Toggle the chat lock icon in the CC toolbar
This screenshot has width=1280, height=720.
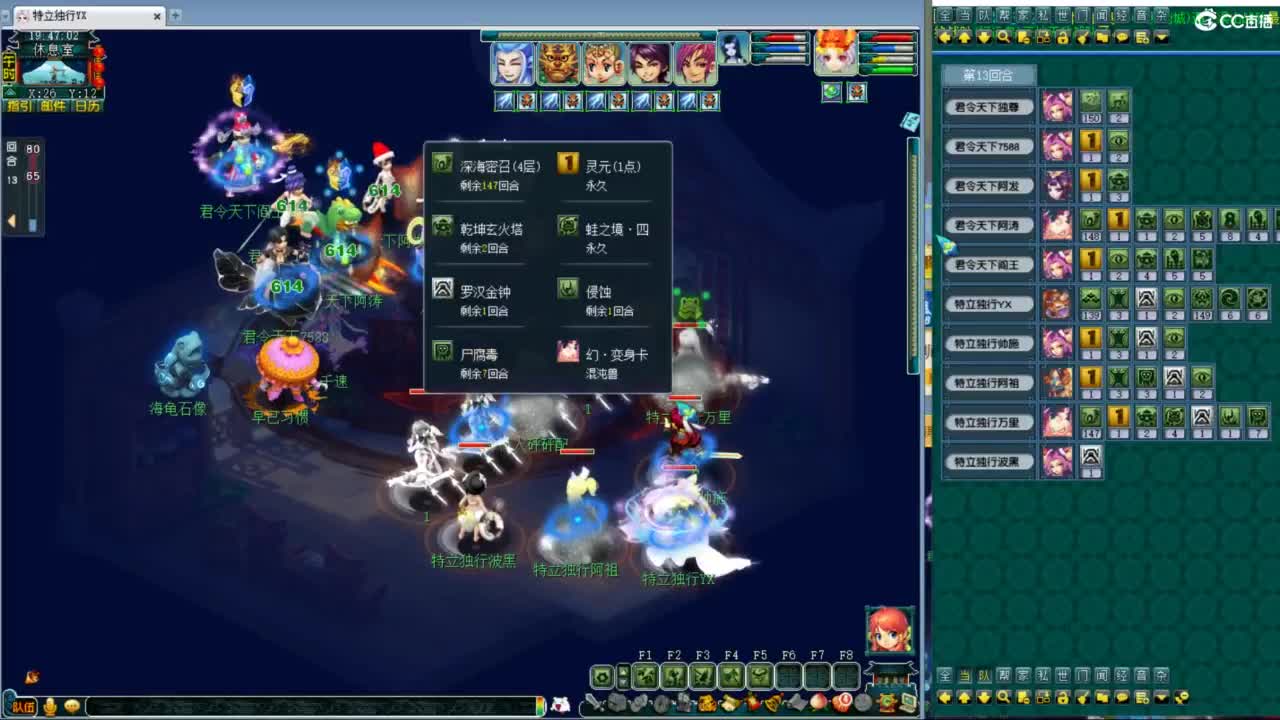1064,38
